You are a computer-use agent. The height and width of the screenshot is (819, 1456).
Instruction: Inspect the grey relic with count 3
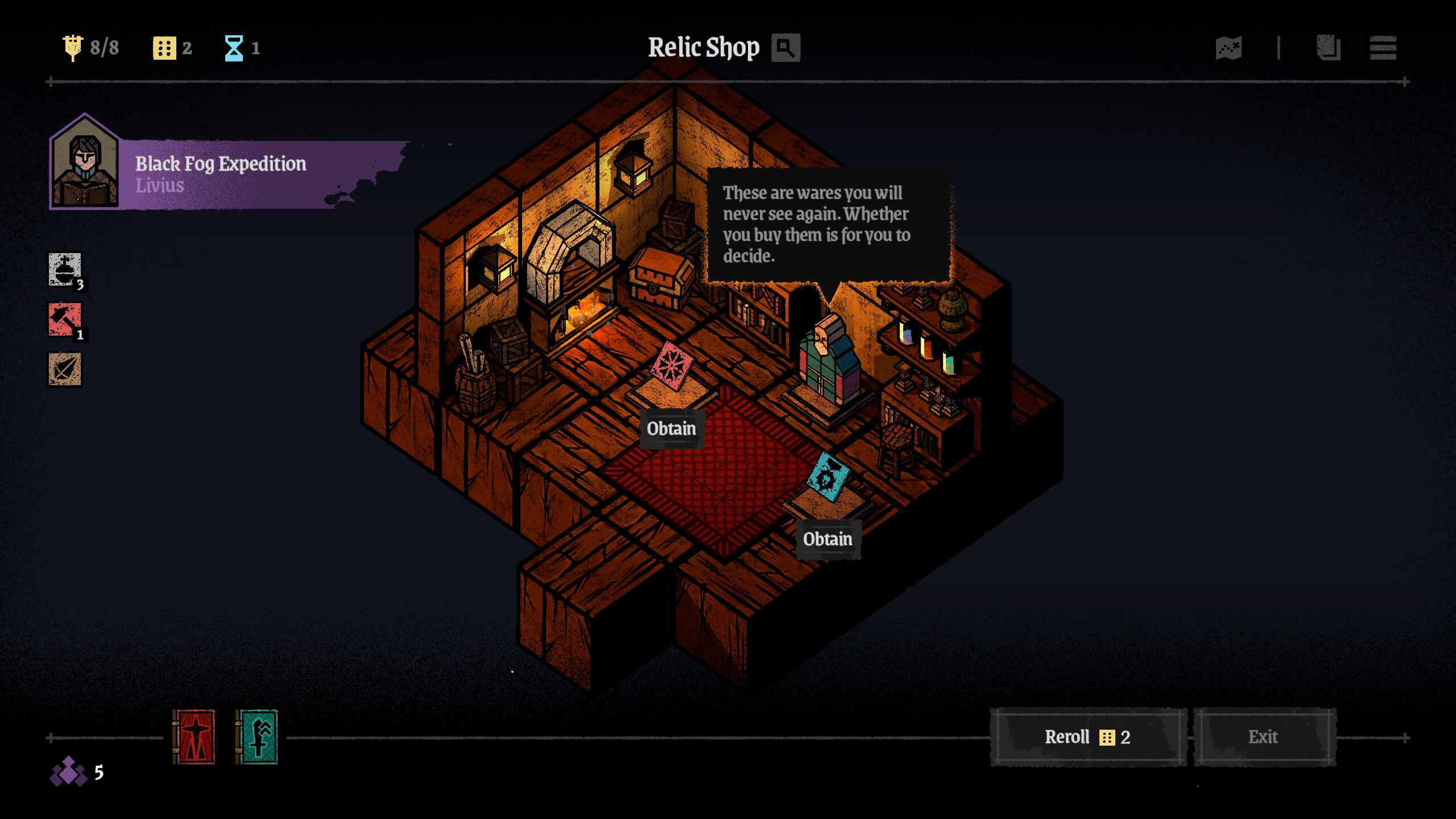coord(65,270)
